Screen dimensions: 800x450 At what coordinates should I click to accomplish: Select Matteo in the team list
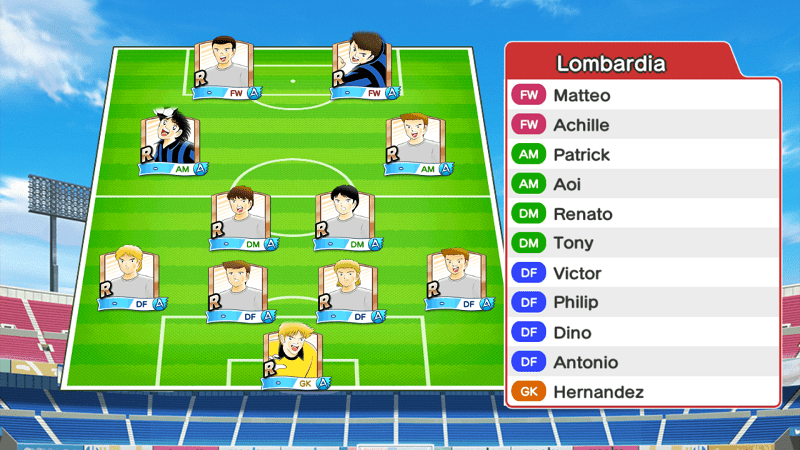tap(642, 96)
